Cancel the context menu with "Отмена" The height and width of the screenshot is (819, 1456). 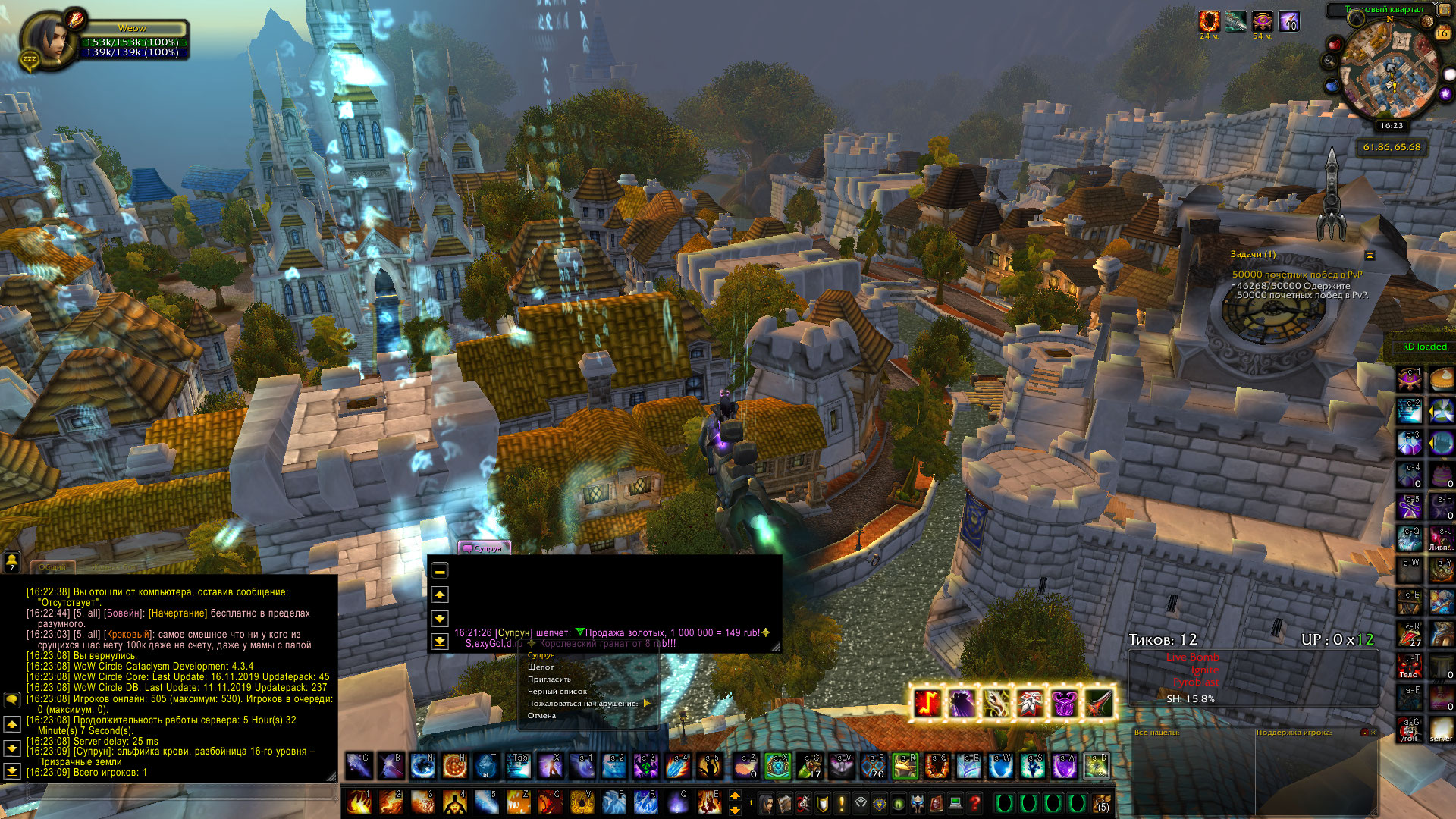click(x=541, y=716)
